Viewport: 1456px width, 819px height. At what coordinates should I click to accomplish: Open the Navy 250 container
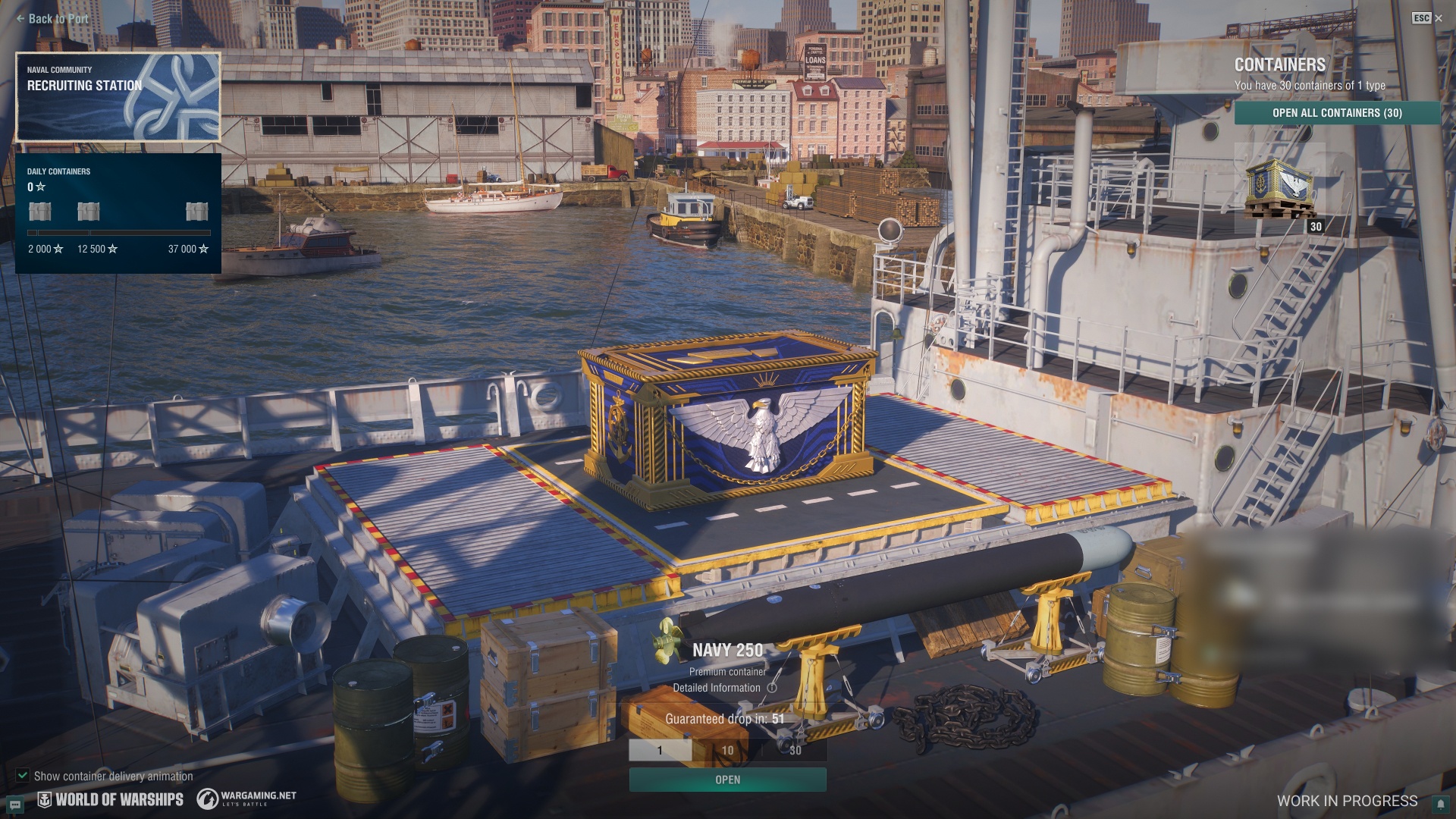coord(727,780)
